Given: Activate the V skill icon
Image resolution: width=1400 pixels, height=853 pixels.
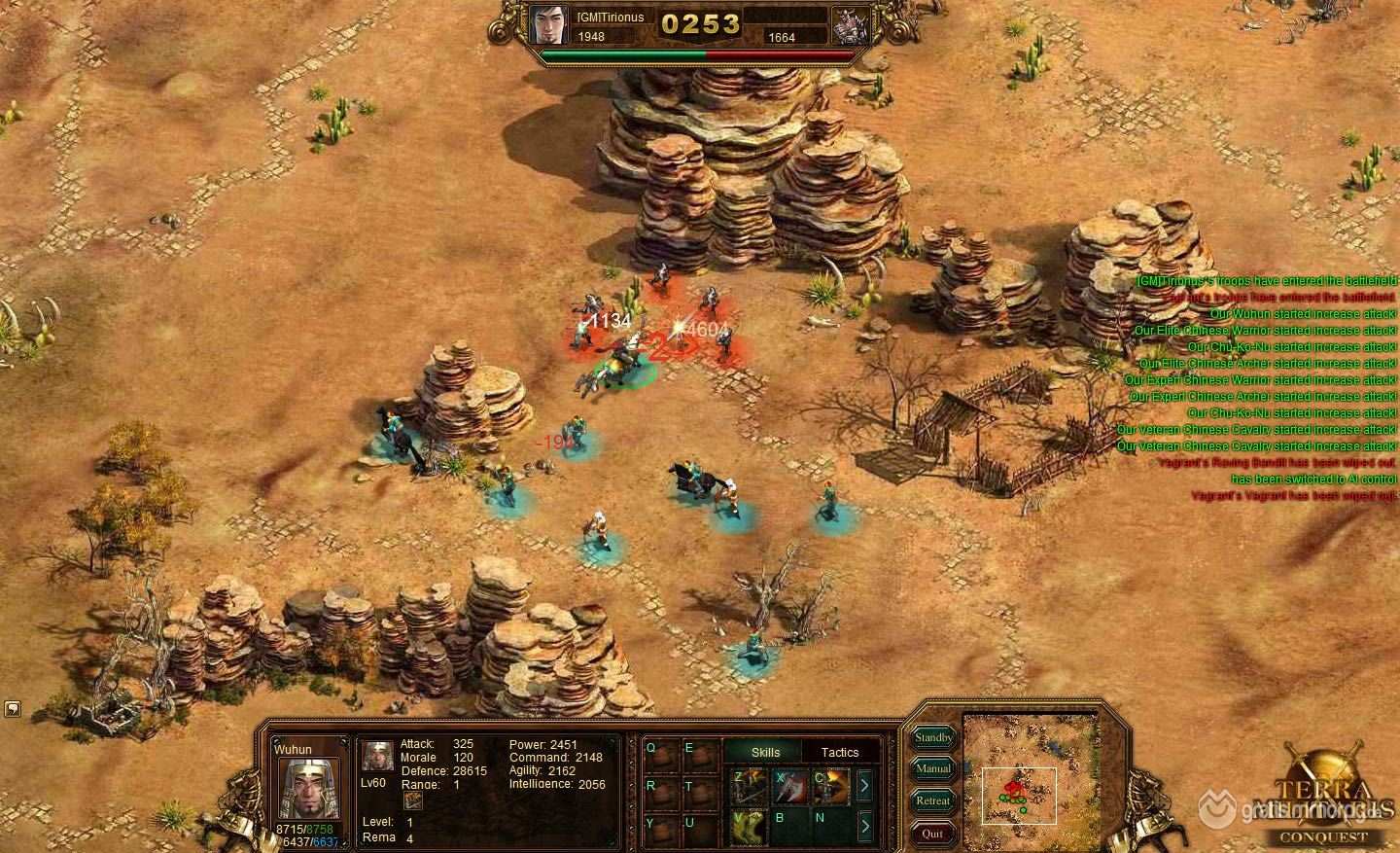Looking at the screenshot, I should click(x=748, y=827).
